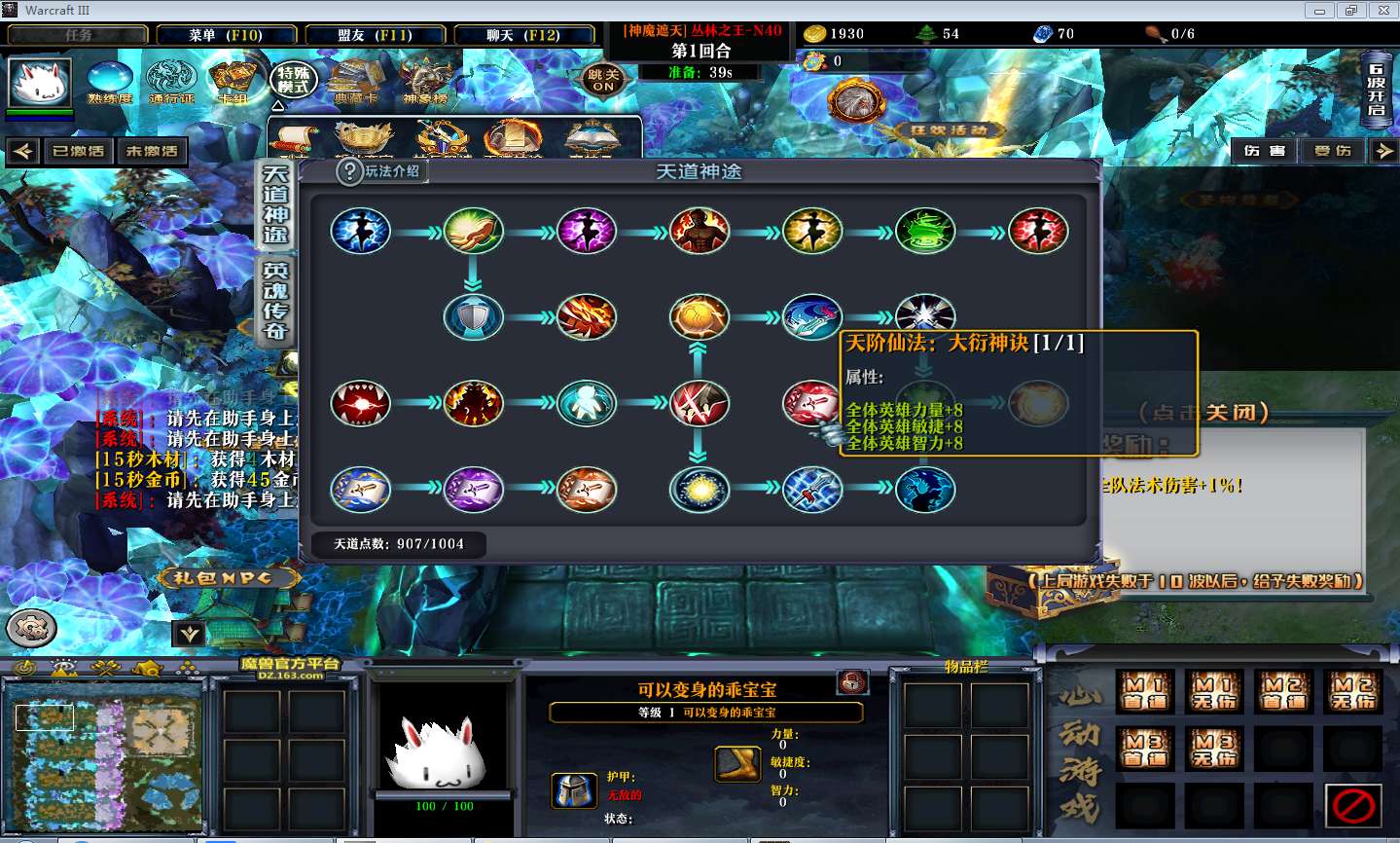This screenshot has height=843, width=1400.
Task: Select the M3无伤 icon
Action: pyautogui.click(x=1214, y=749)
